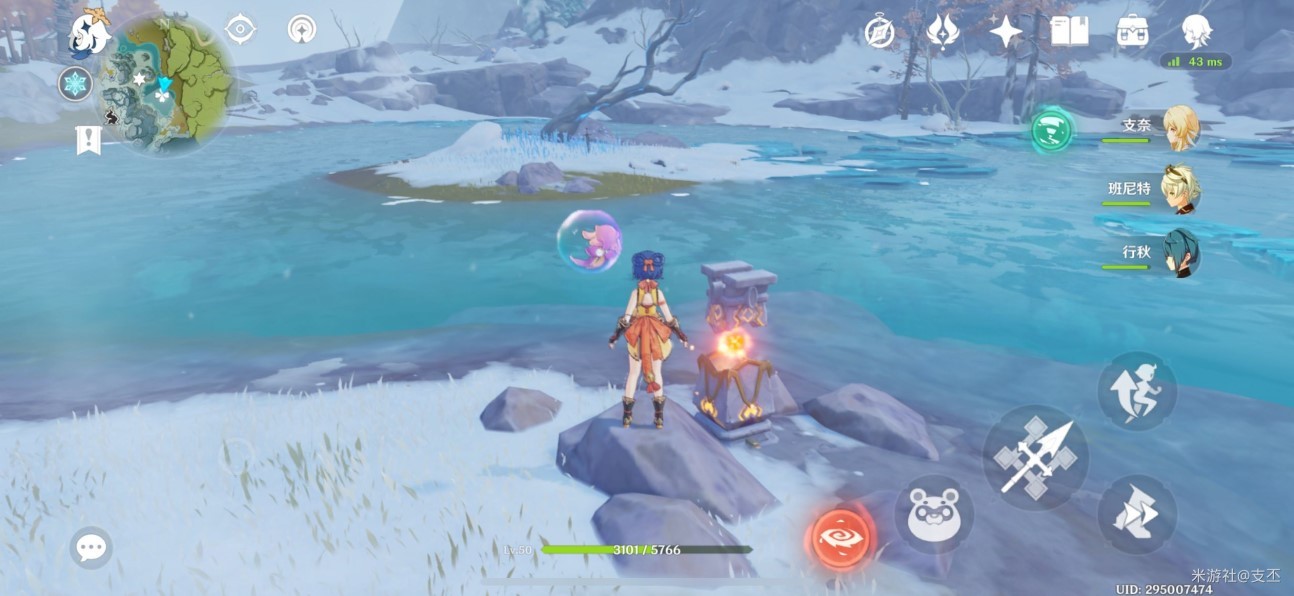Viewport: 1294px width, 596px height.
Task: Attack with the spear normal attack button
Action: pos(1035,459)
